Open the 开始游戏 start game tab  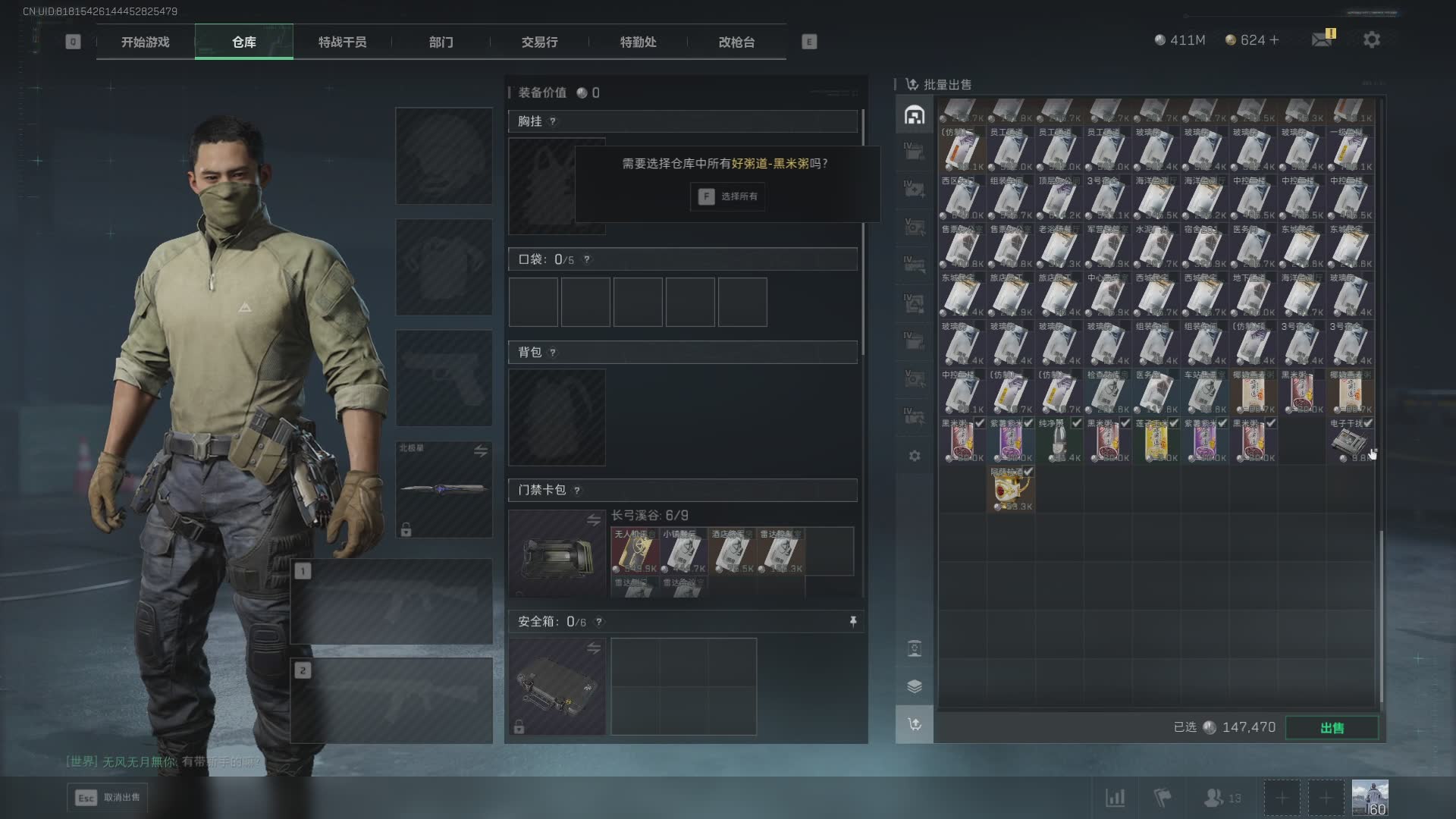click(145, 42)
